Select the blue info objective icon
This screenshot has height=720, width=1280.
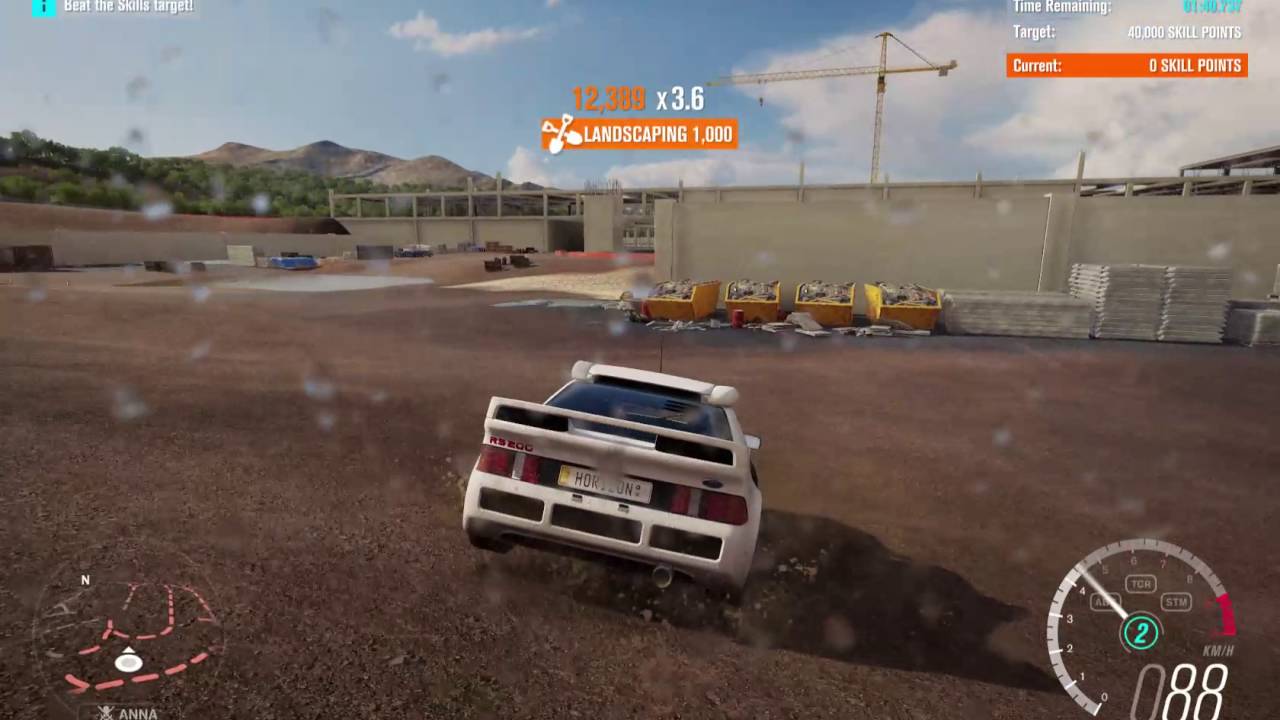coord(44,7)
